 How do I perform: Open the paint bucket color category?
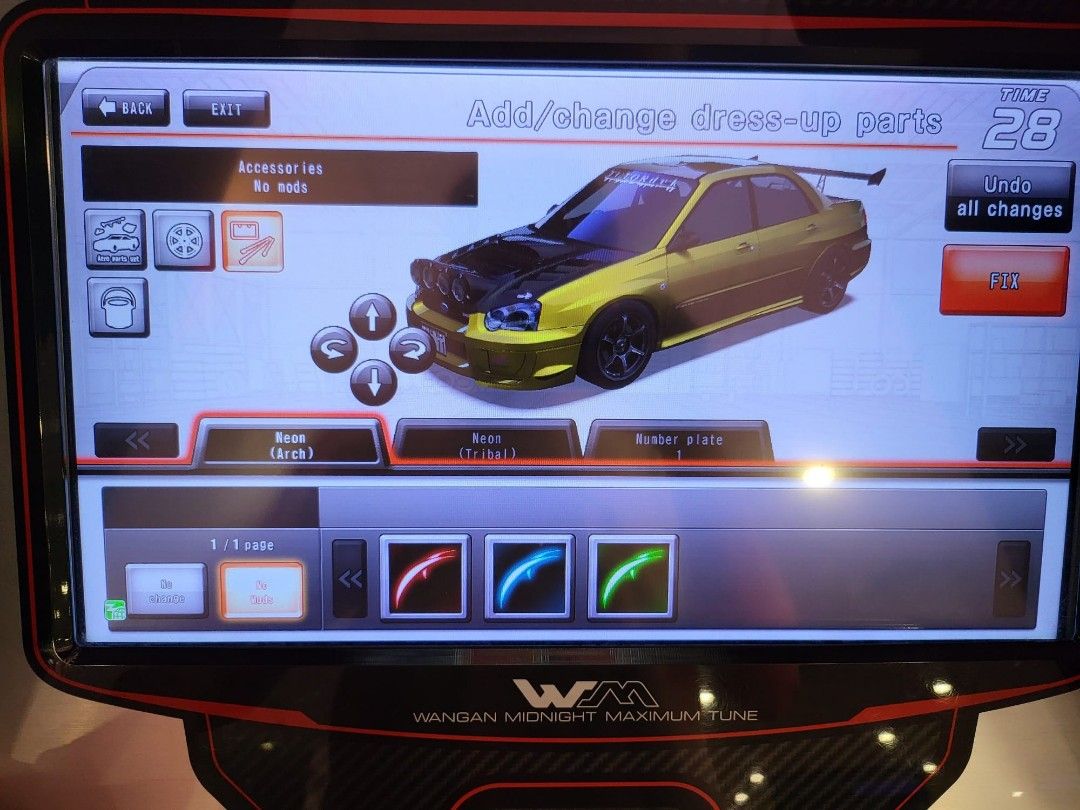point(118,306)
